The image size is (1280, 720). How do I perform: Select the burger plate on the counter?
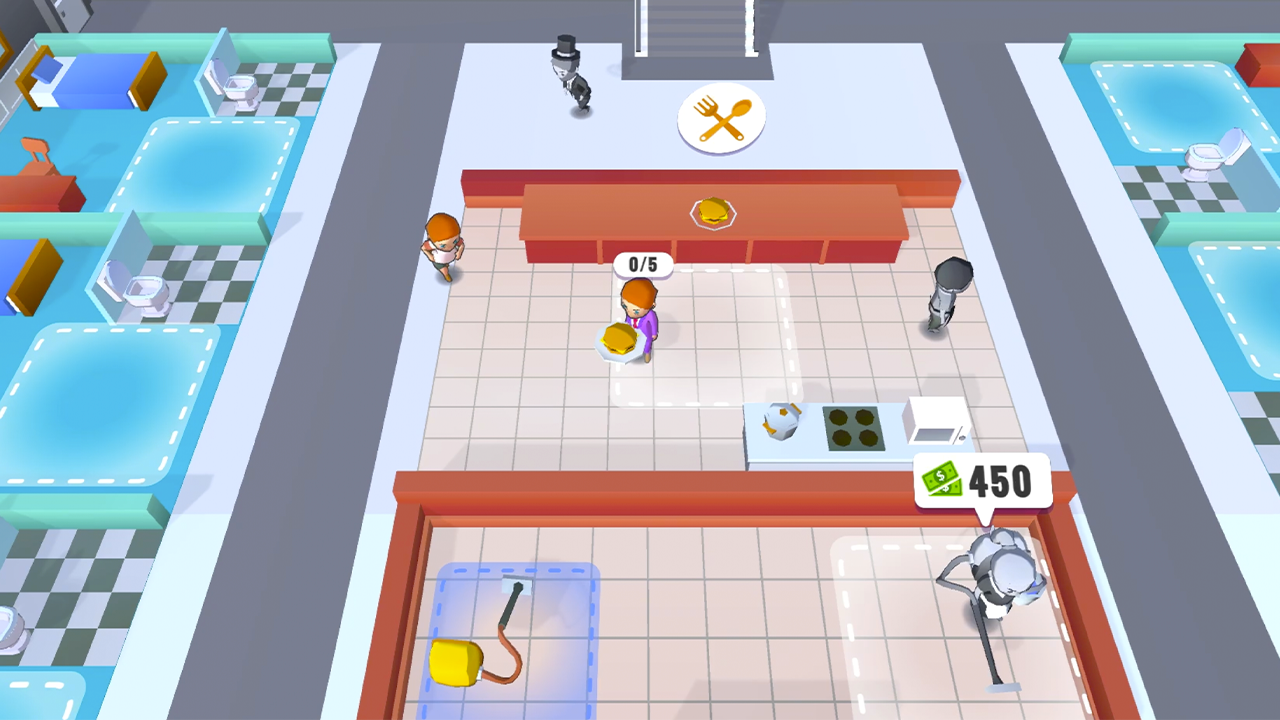(x=711, y=212)
